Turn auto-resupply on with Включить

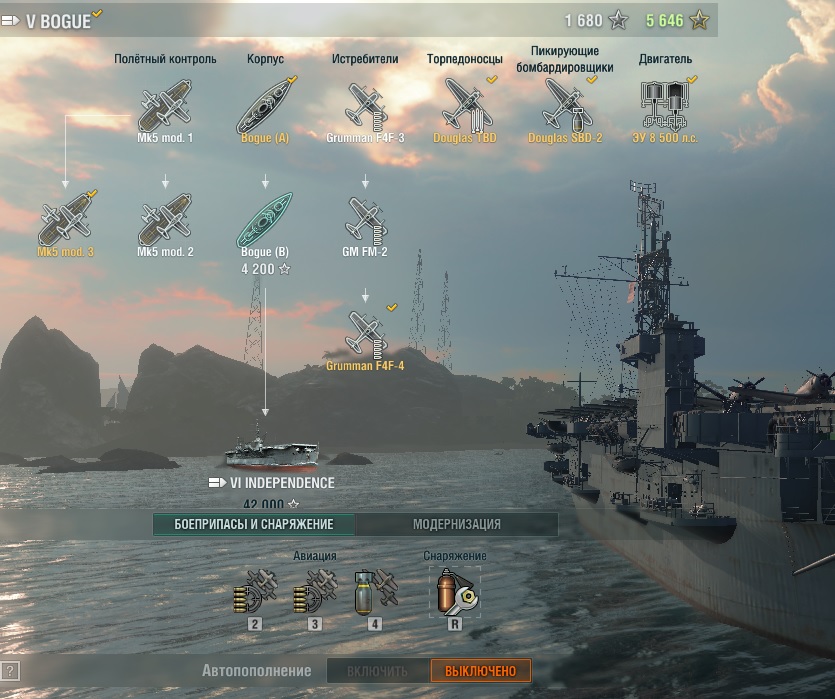coord(378,671)
